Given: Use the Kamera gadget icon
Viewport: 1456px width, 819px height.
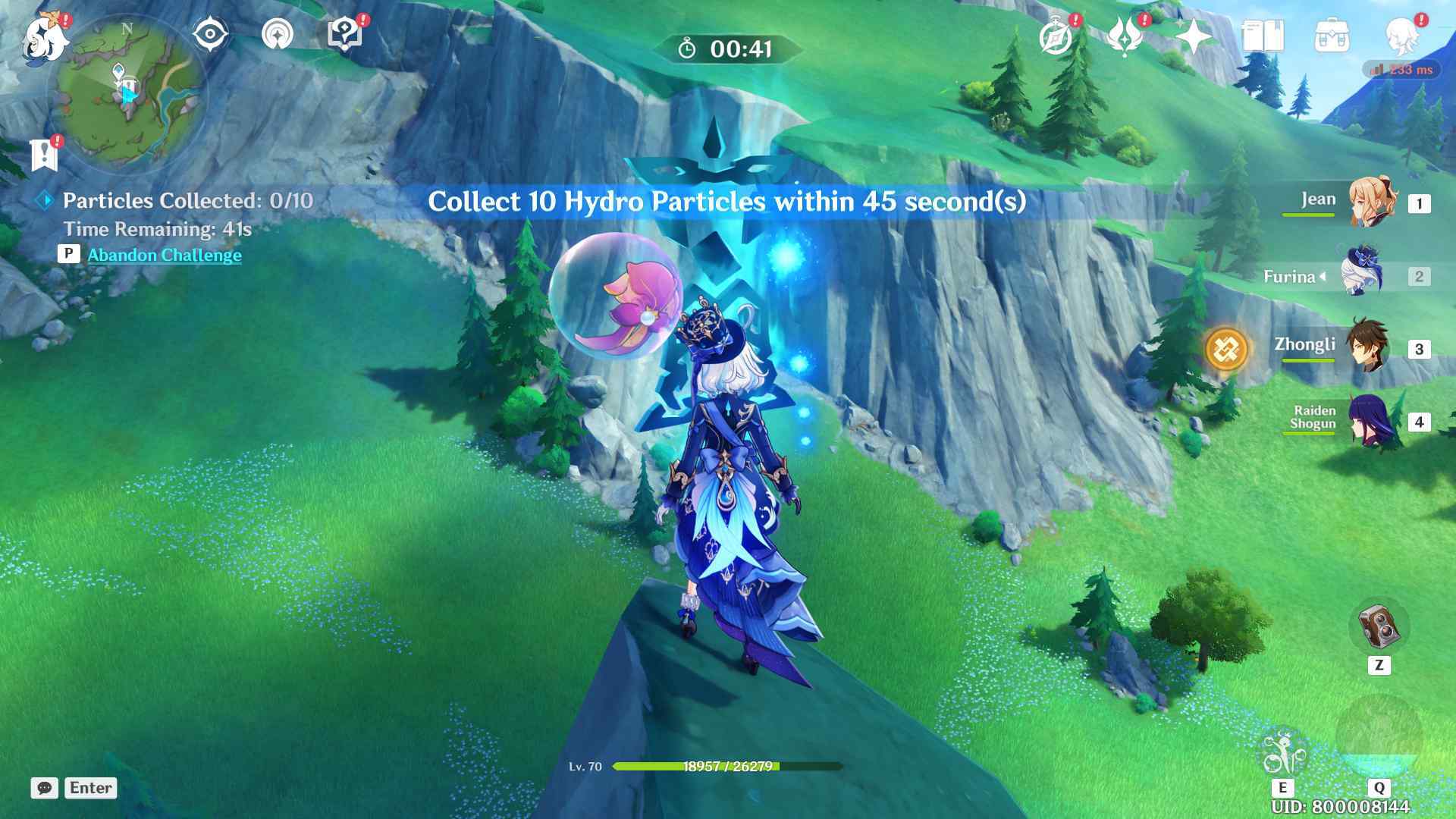Looking at the screenshot, I should click(x=1379, y=627).
